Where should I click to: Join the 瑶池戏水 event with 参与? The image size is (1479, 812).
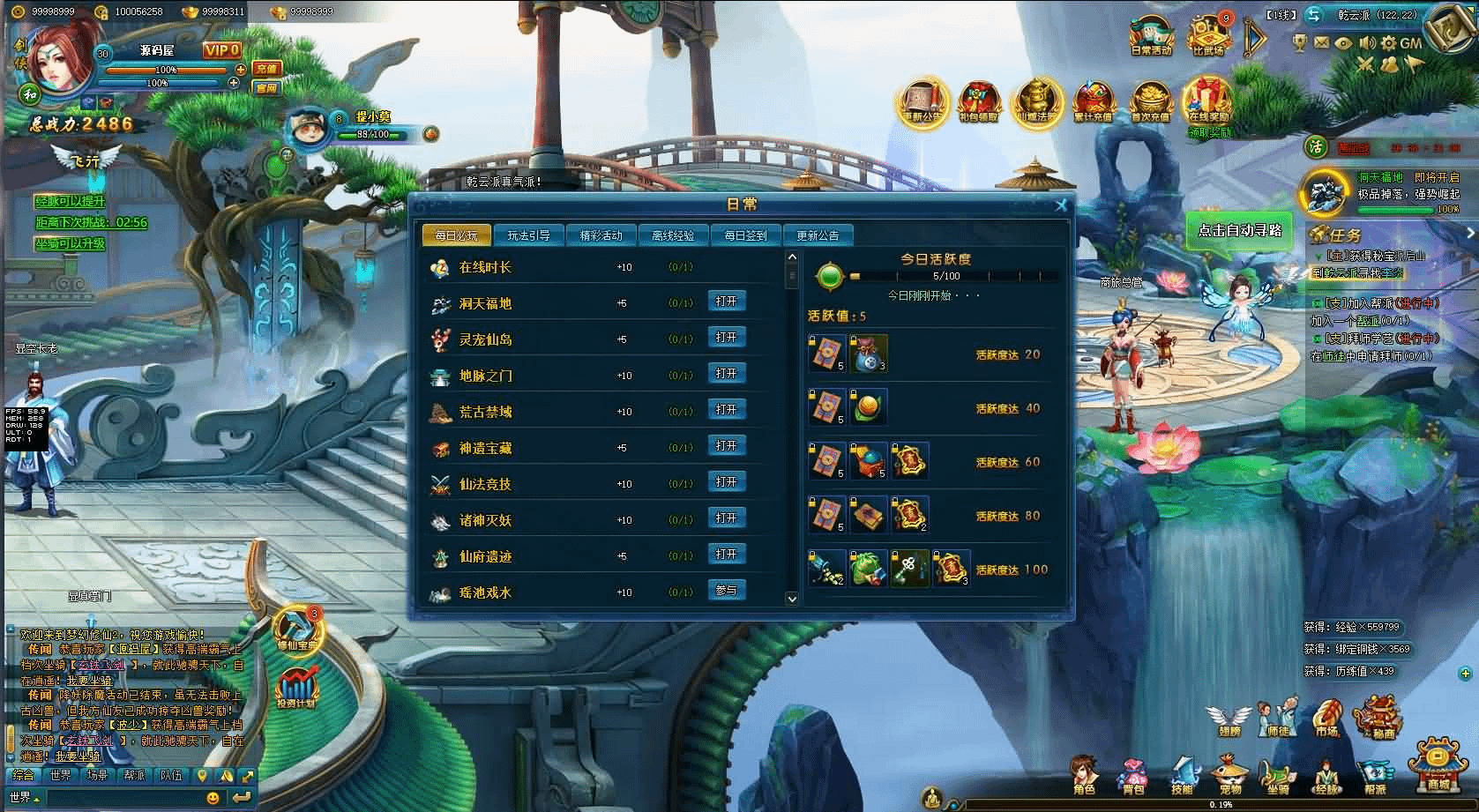tap(727, 591)
